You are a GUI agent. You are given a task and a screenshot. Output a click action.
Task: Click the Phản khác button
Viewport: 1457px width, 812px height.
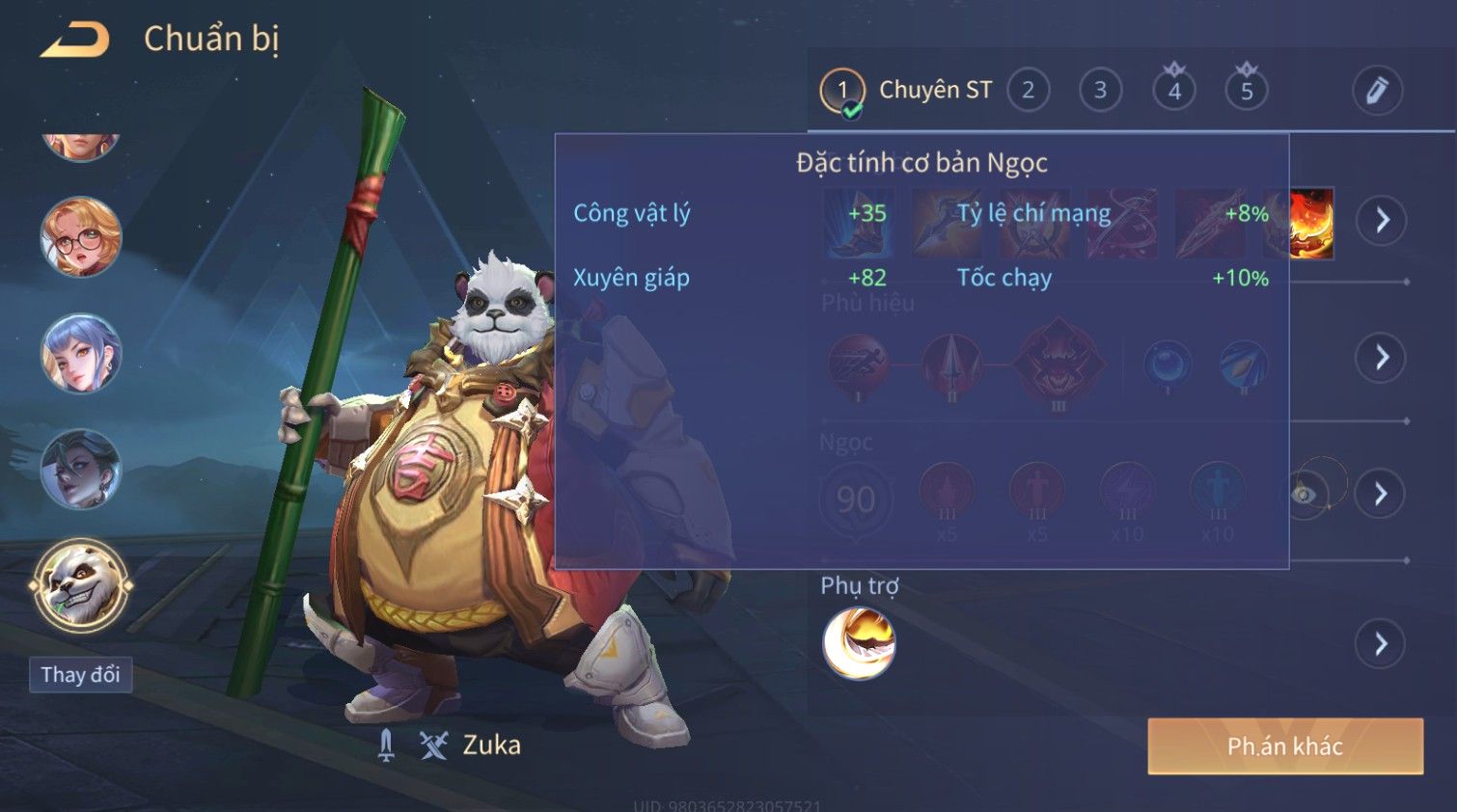[1284, 746]
